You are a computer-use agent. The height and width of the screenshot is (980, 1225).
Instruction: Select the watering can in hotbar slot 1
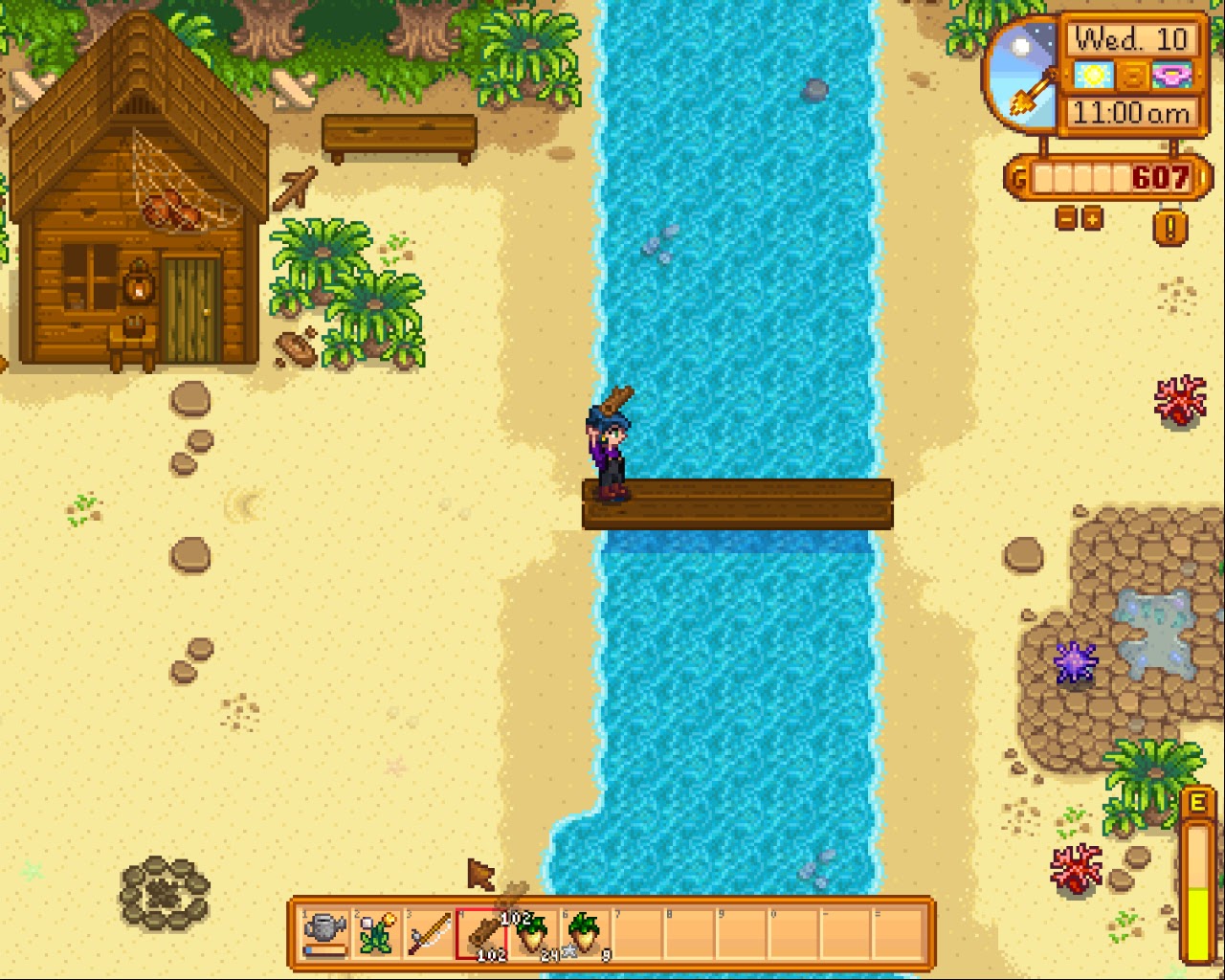(325, 933)
